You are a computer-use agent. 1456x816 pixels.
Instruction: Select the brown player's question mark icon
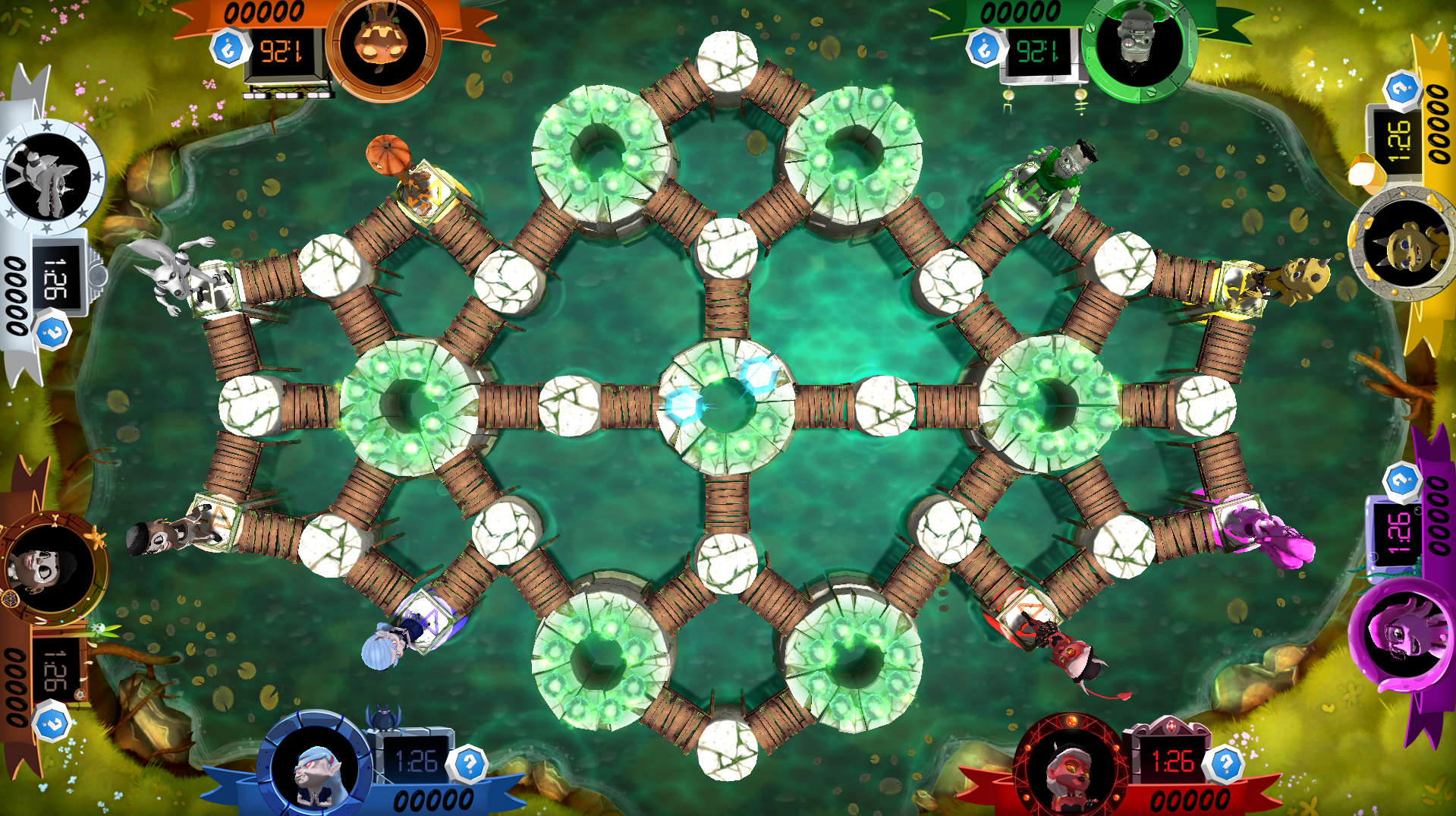52,723
